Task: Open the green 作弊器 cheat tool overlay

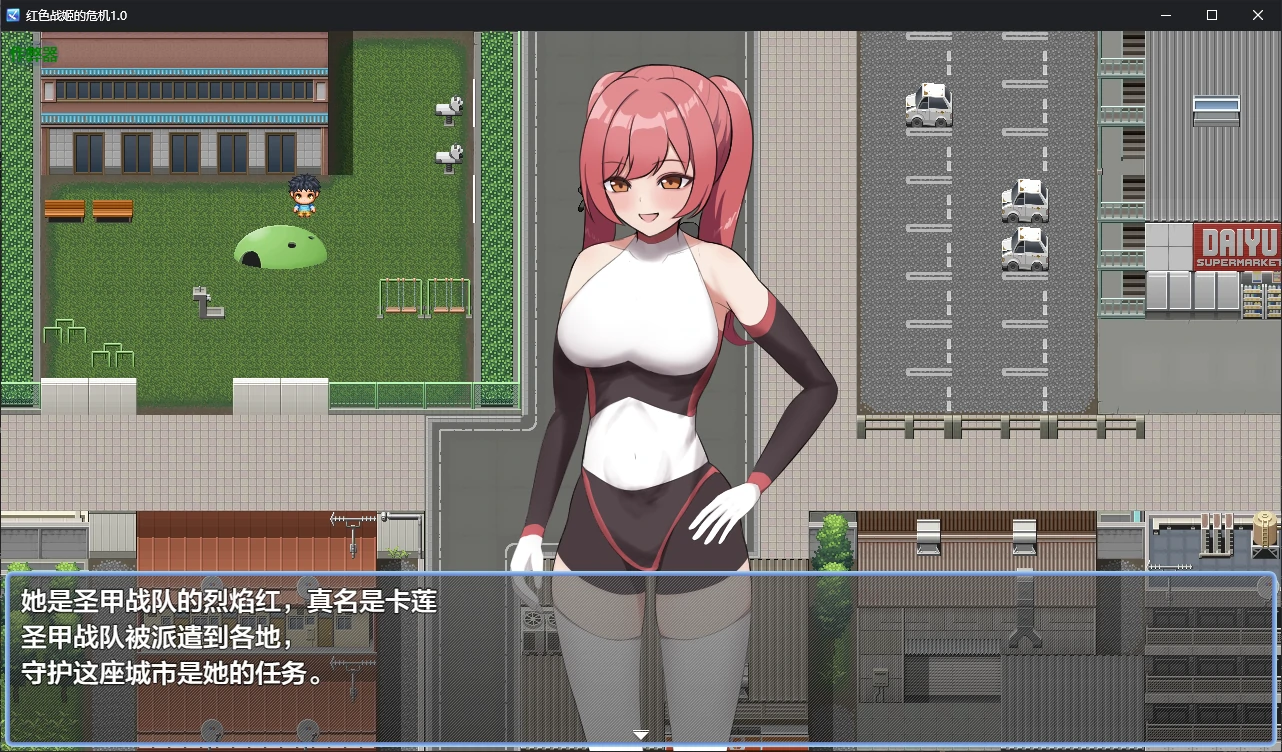Action: pos(32,52)
